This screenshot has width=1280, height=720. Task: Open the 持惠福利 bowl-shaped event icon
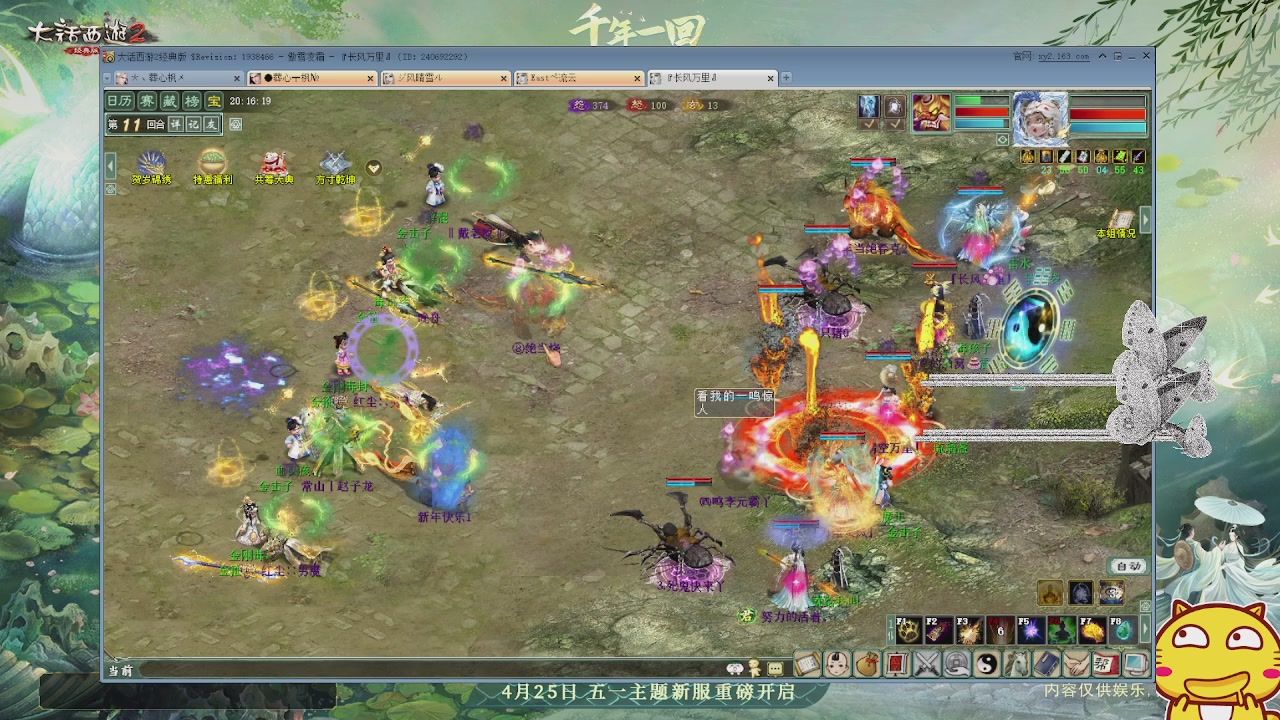point(212,160)
